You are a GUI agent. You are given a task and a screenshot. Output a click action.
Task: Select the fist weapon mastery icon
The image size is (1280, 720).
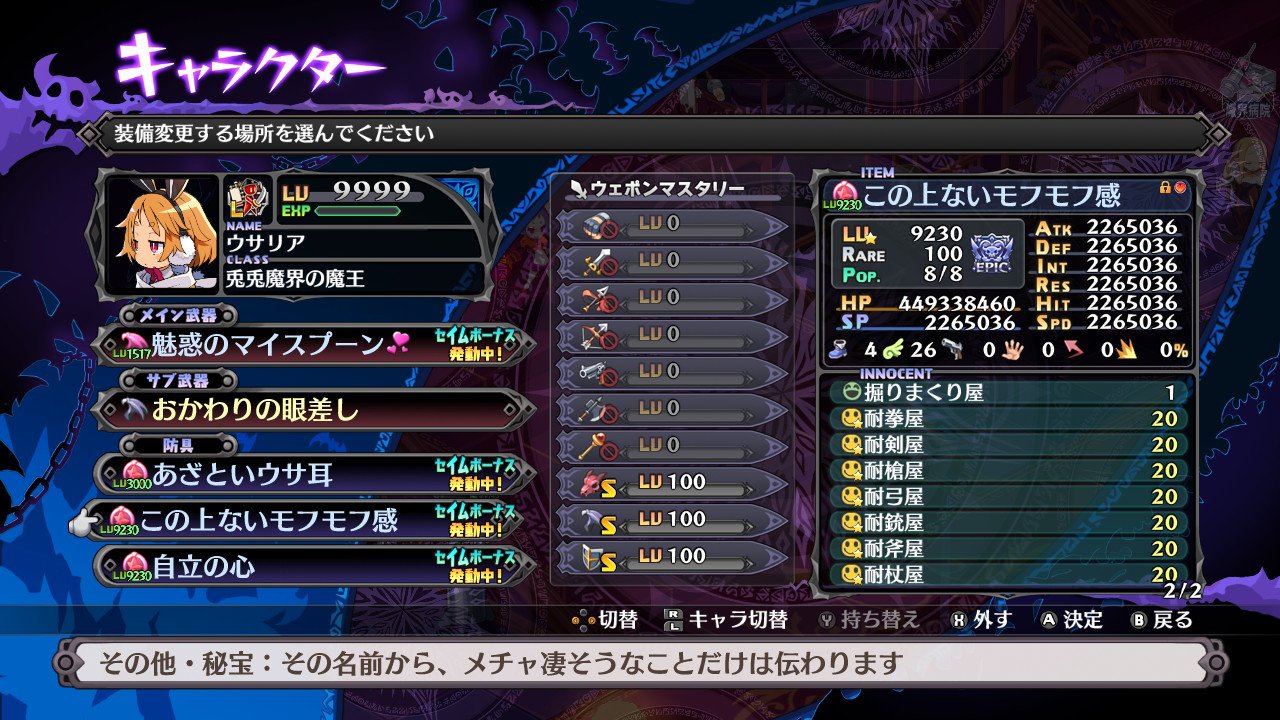596,228
